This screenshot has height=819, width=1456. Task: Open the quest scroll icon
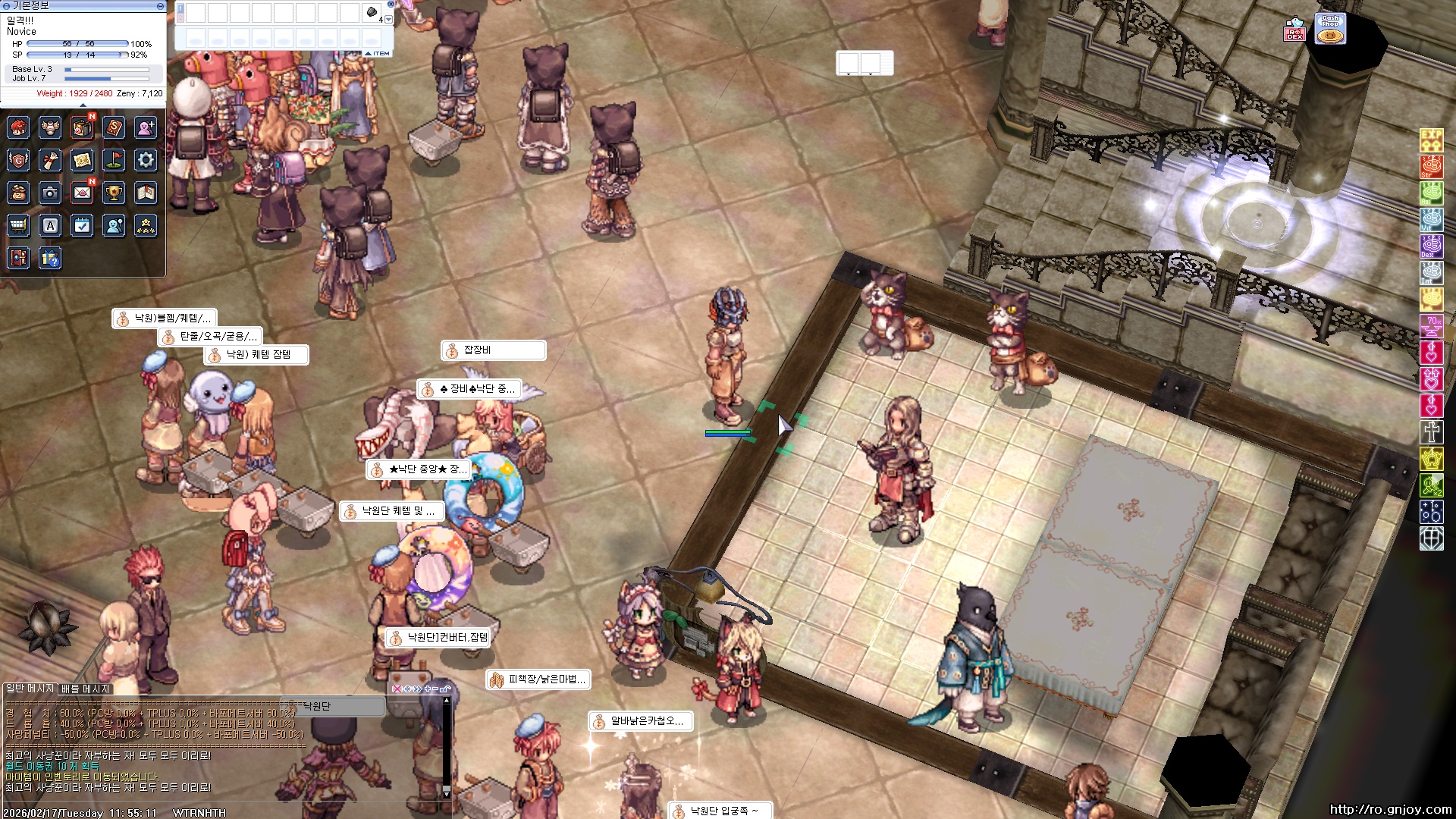pos(51,160)
